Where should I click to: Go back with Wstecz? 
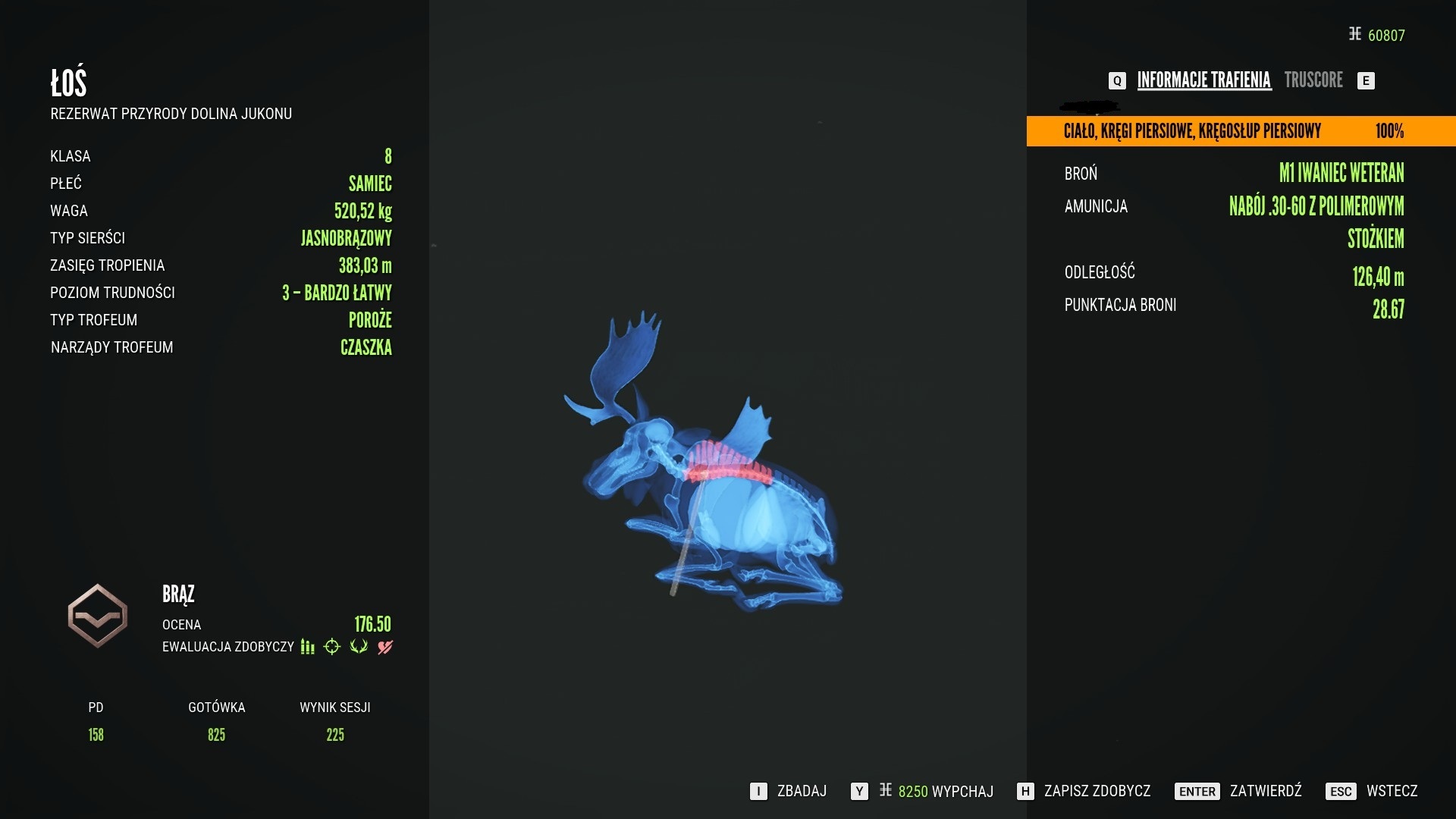[x=1372, y=792]
